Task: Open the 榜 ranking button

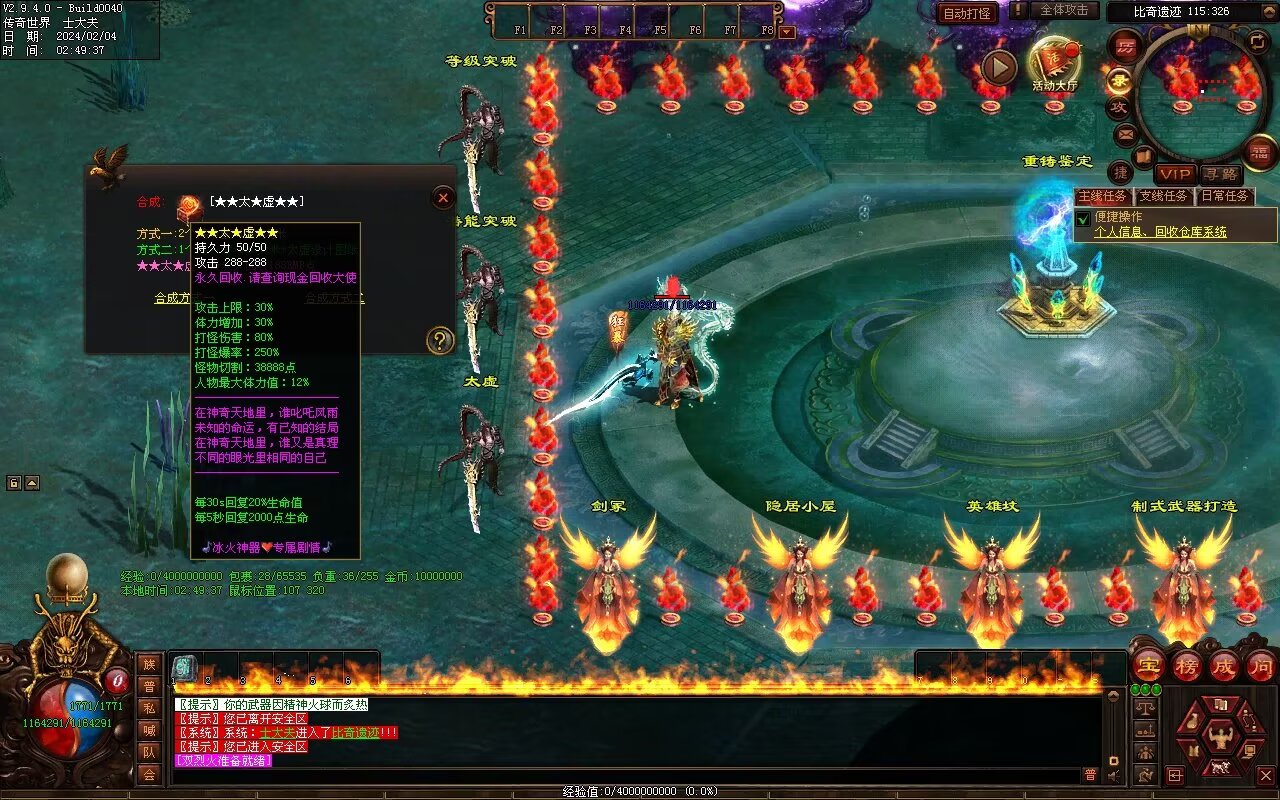Action: tap(1186, 666)
